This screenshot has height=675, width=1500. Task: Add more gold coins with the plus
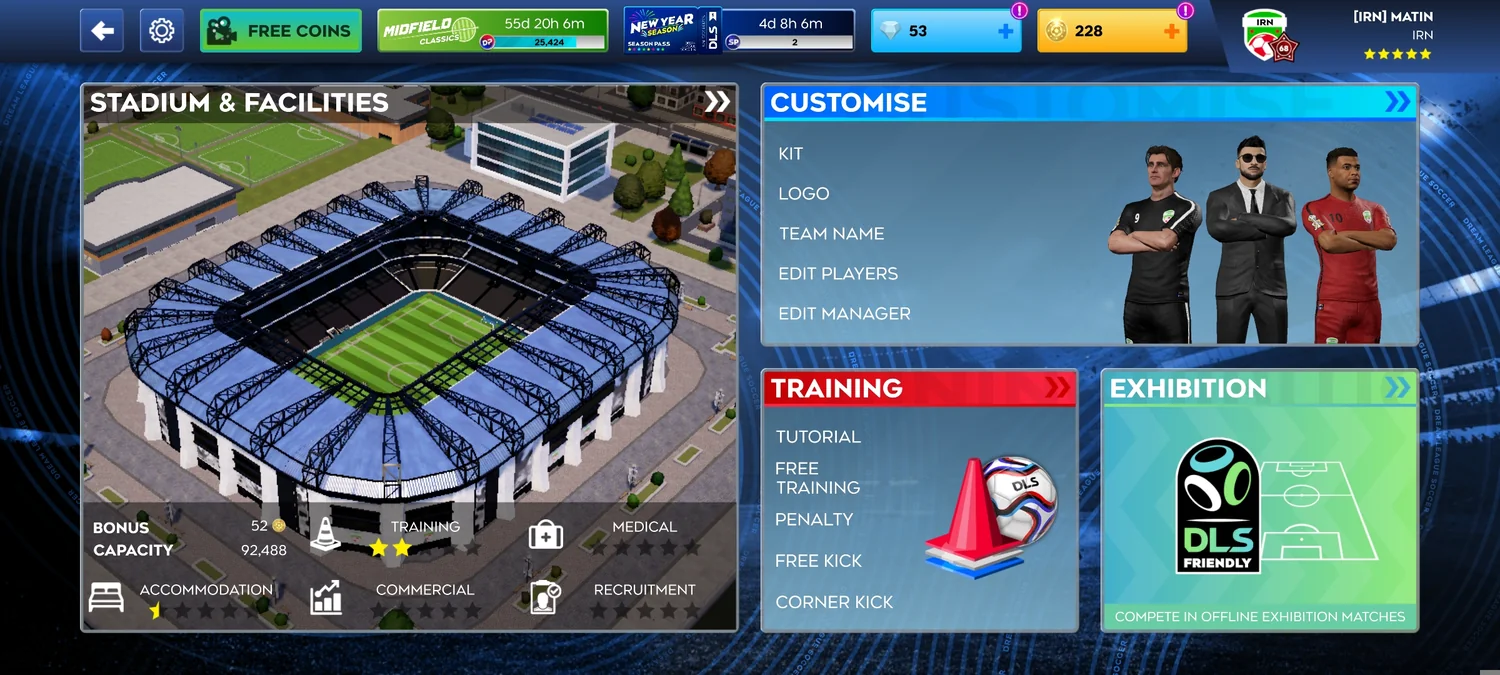click(x=1172, y=32)
